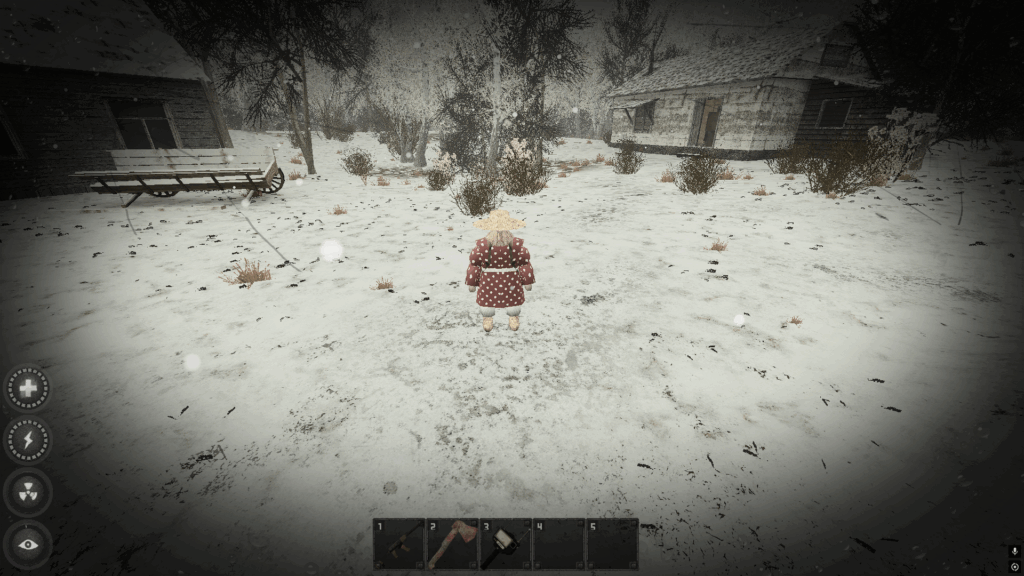The width and height of the screenshot is (1024, 576).
Task: Select the rifle in hotbar slot 1
Action: point(399,544)
